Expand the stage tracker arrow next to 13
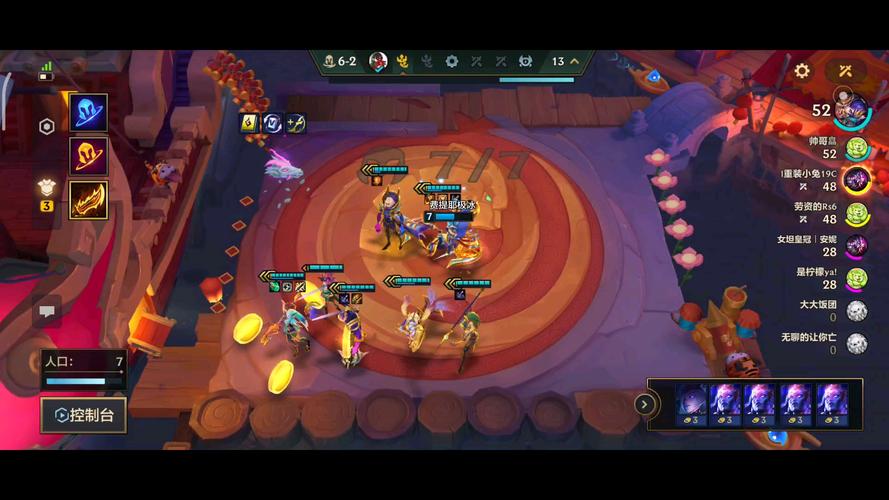 tap(574, 62)
